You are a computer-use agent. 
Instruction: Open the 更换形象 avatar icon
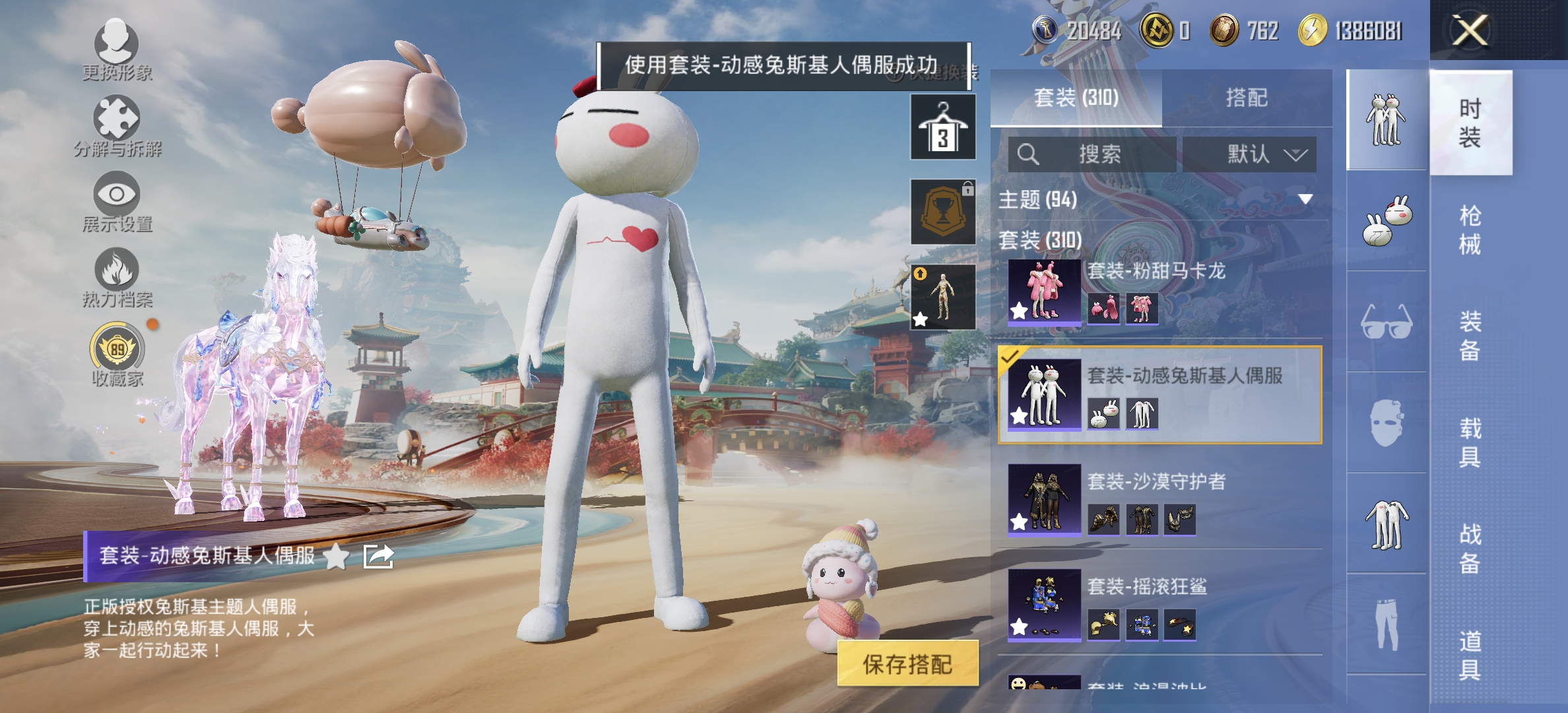[x=117, y=40]
